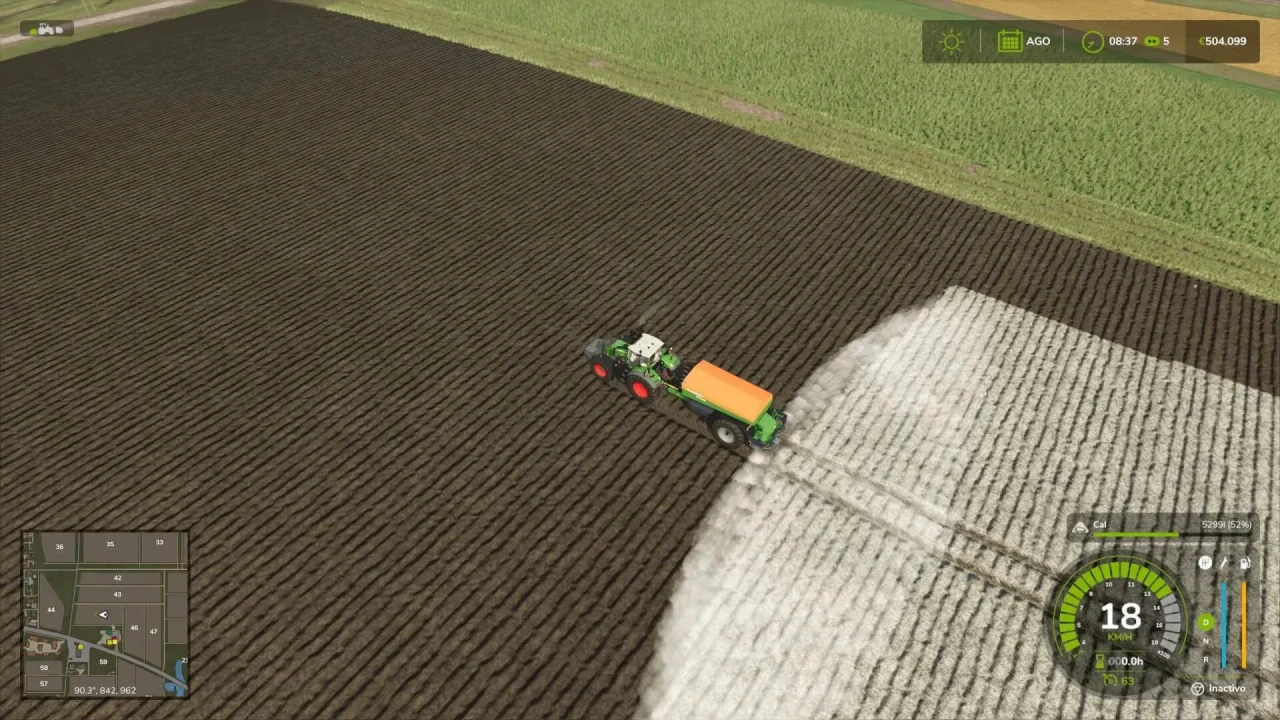The height and width of the screenshot is (720, 1280).
Task: Click the green Cal fuel level bar
Action: point(1136,534)
